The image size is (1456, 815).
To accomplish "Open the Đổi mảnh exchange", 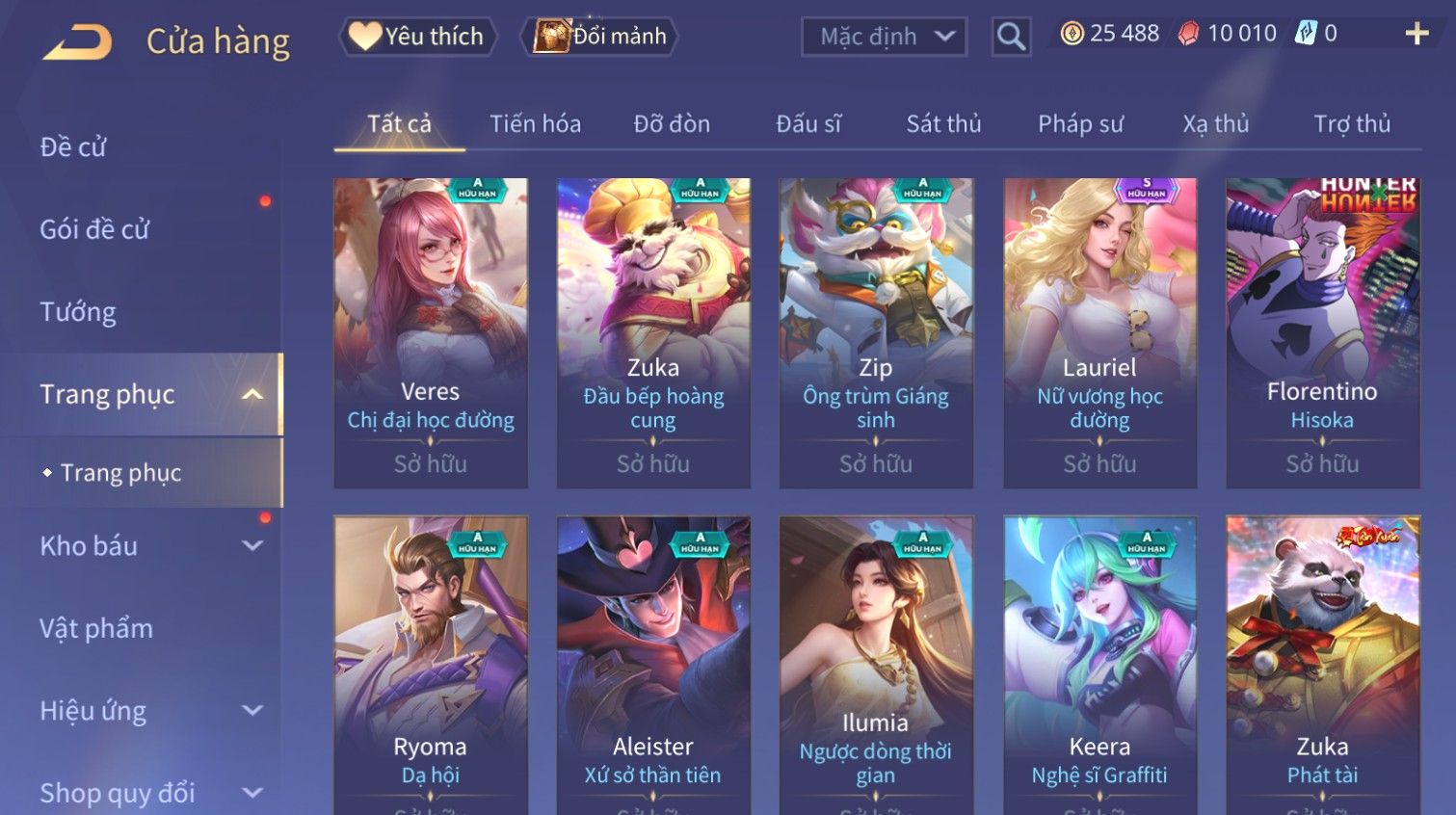I will (x=600, y=37).
